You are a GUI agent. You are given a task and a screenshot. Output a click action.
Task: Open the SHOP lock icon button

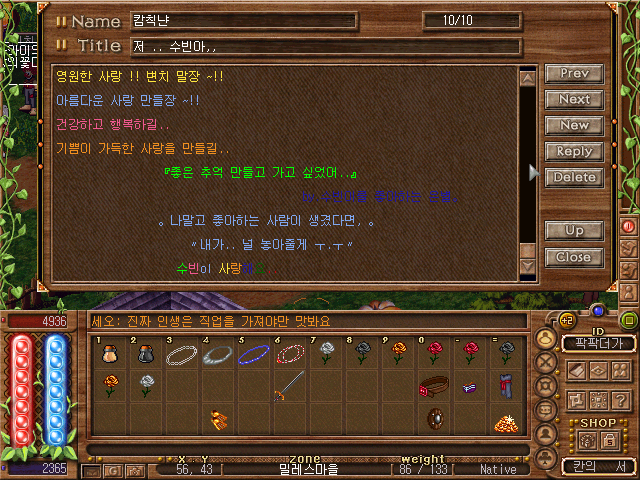[608, 440]
